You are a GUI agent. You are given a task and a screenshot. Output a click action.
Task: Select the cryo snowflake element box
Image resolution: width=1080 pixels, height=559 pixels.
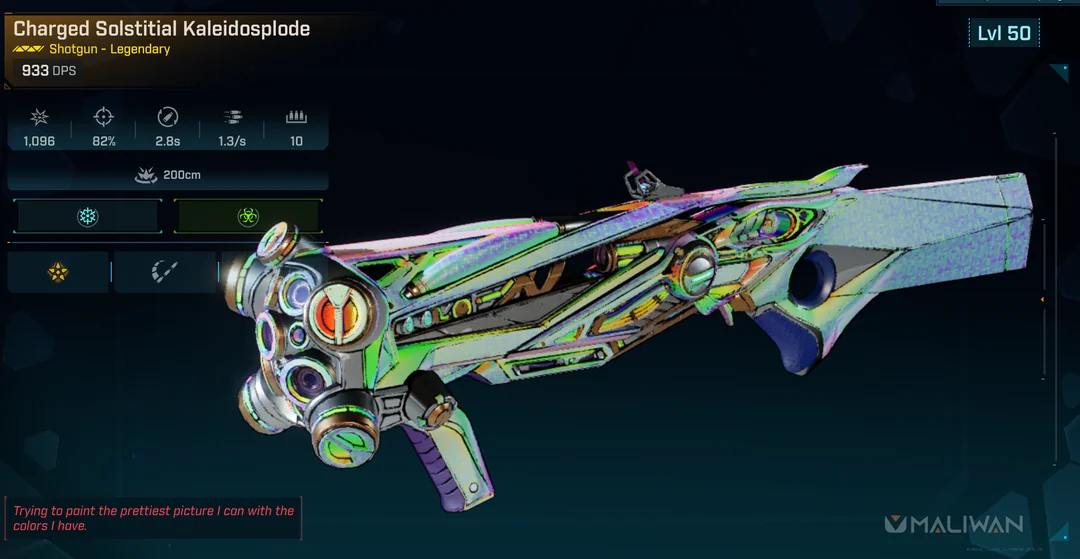pos(88,216)
